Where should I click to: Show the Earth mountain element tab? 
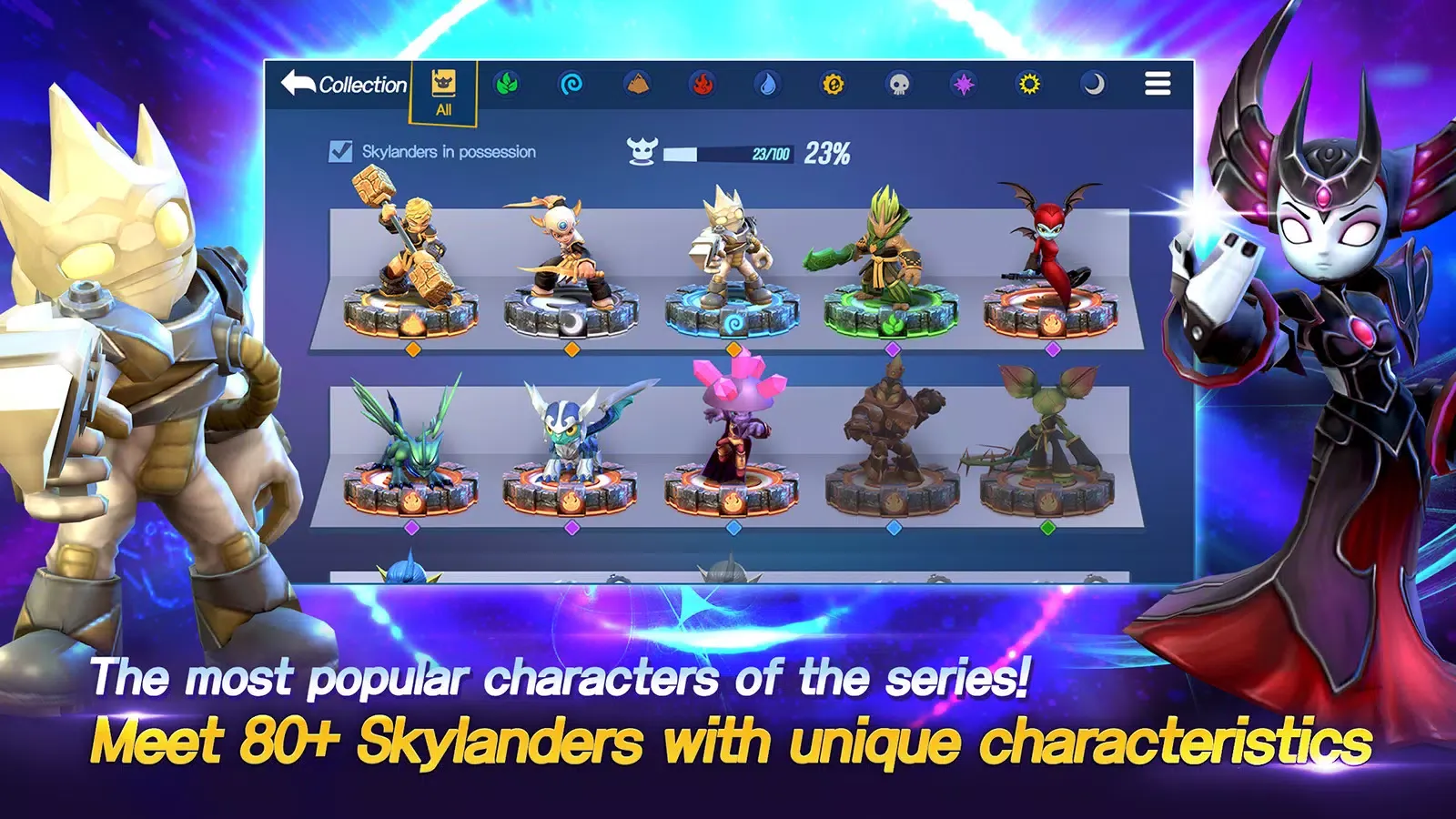638,85
